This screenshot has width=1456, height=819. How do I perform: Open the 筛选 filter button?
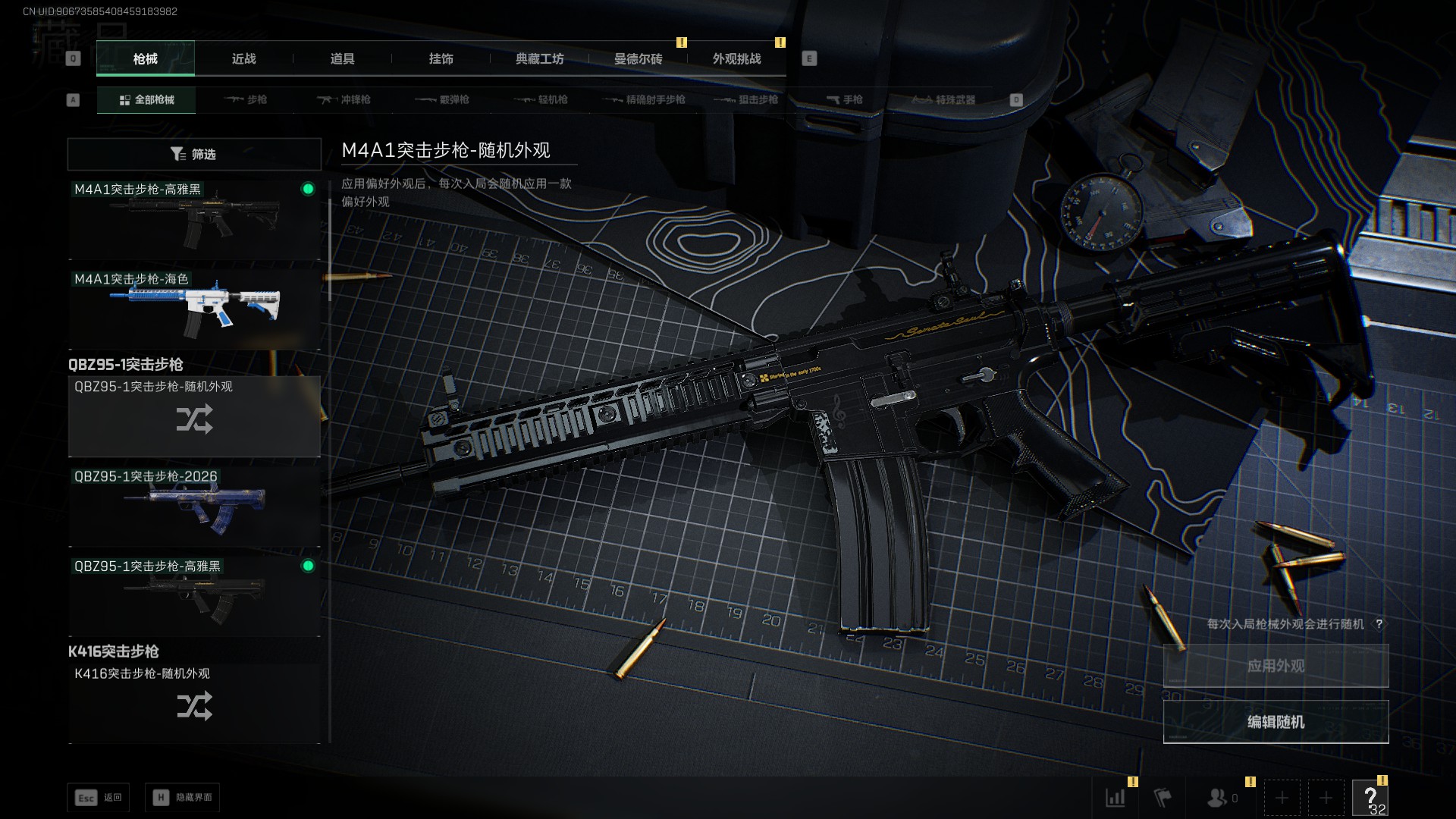pyautogui.click(x=194, y=154)
